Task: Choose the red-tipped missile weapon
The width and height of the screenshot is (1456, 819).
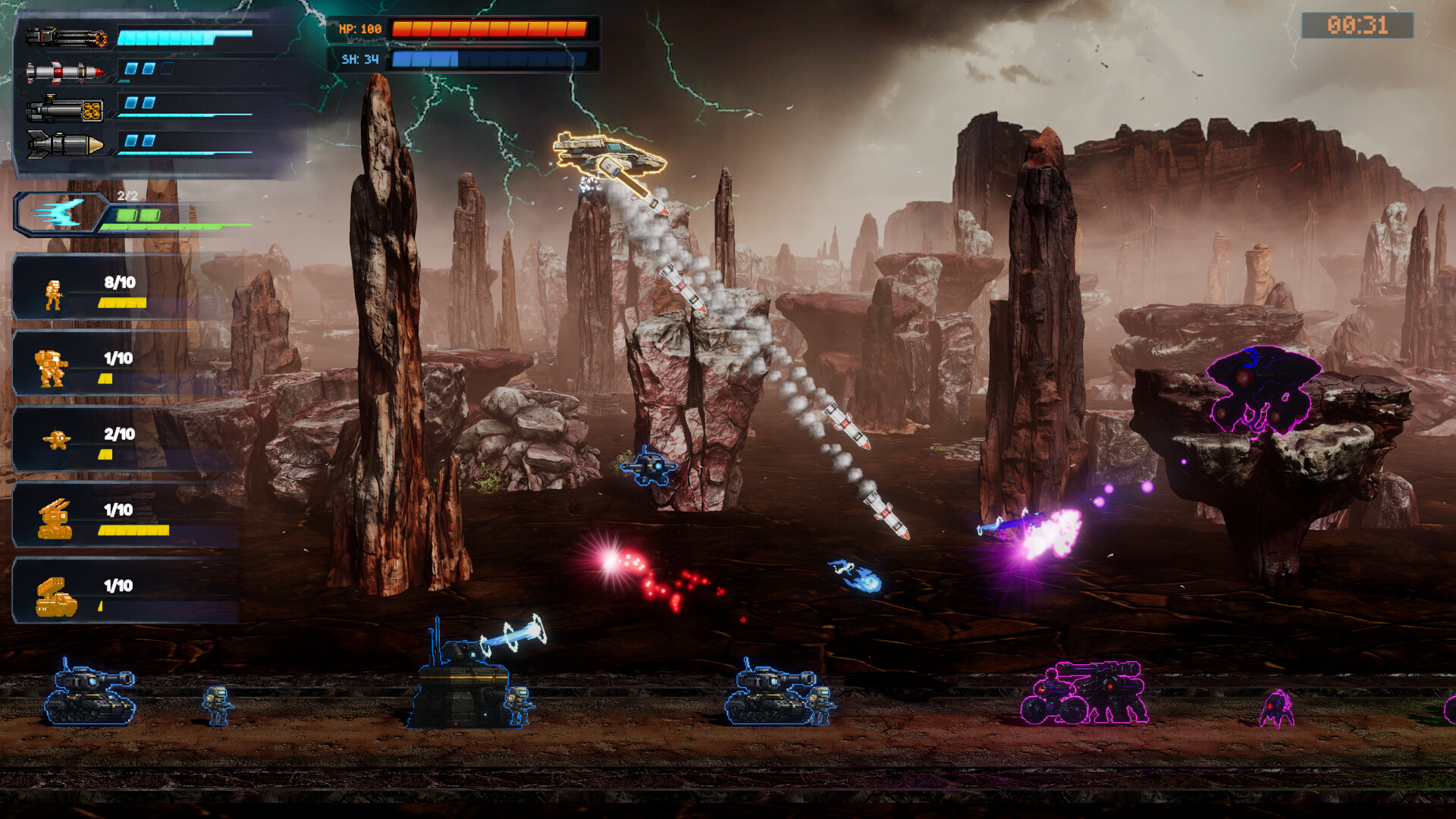Action: [x=65, y=72]
